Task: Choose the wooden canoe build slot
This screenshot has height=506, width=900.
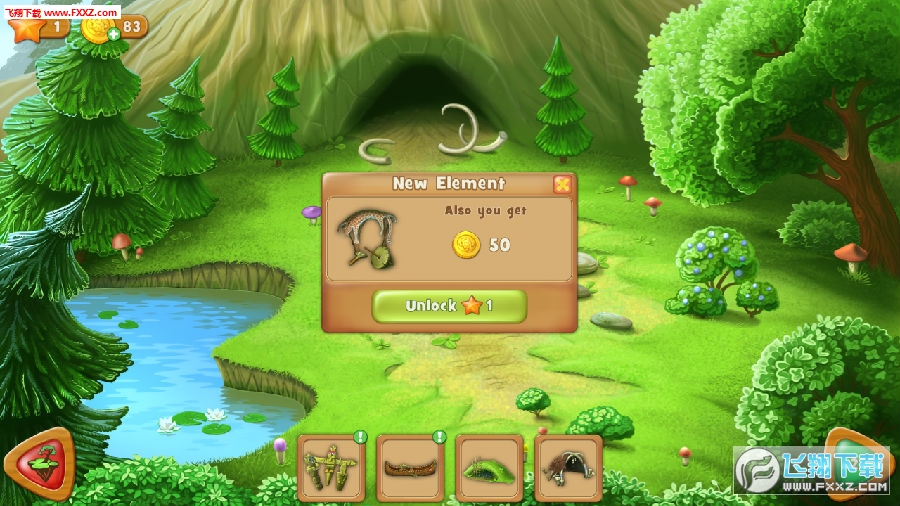Action: [410, 467]
